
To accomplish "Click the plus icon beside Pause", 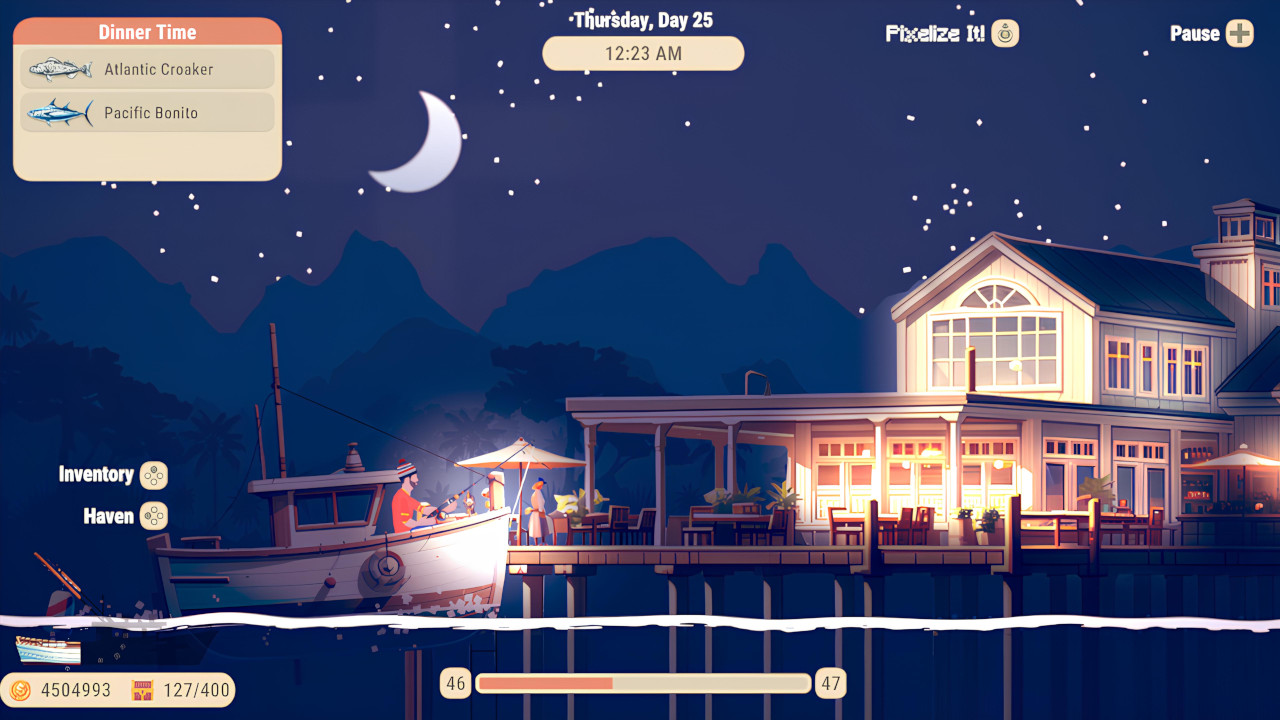I will point(1240,33).
